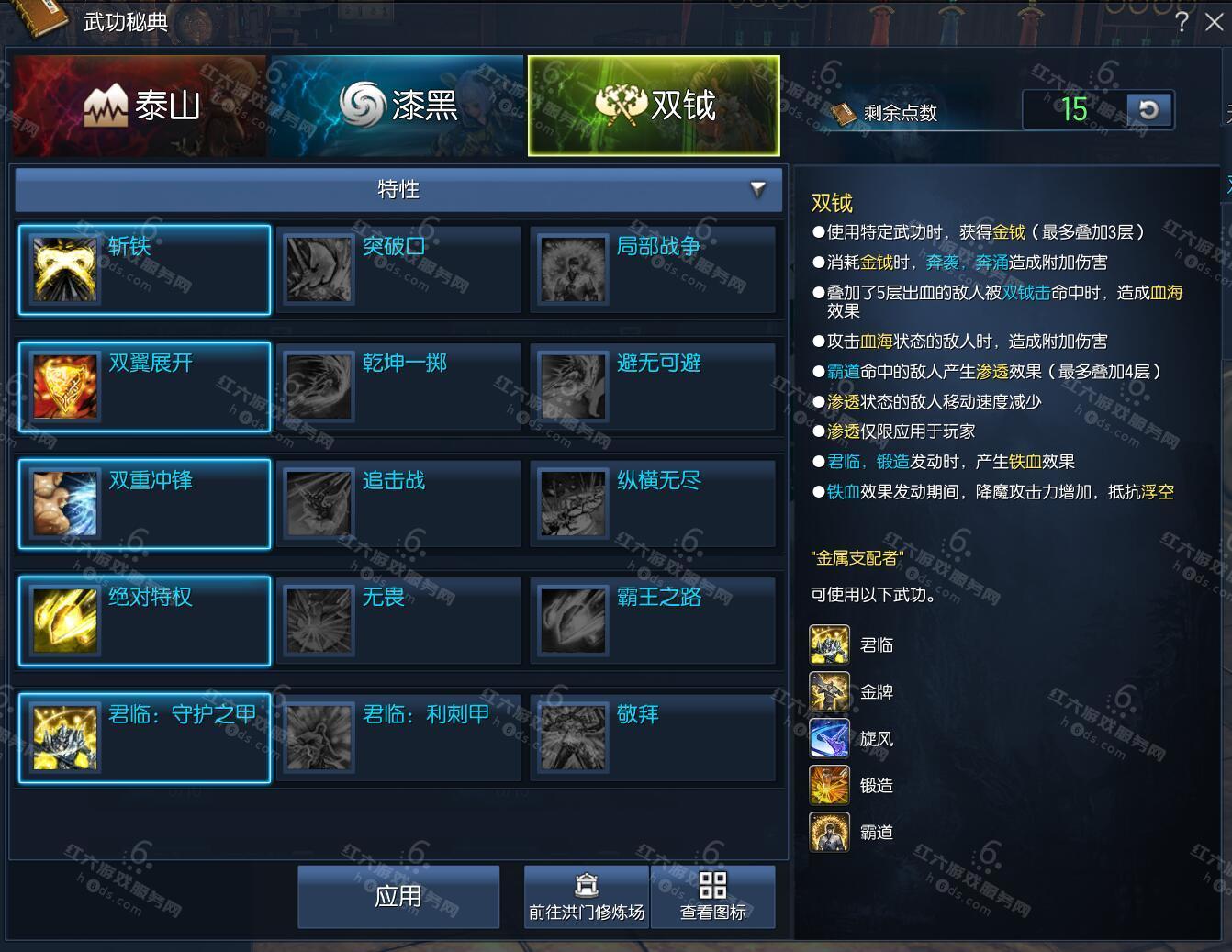Go to 前往洪门修炼场 training ground
Screen dimensions: 1232x952
[x=587, y=897]
